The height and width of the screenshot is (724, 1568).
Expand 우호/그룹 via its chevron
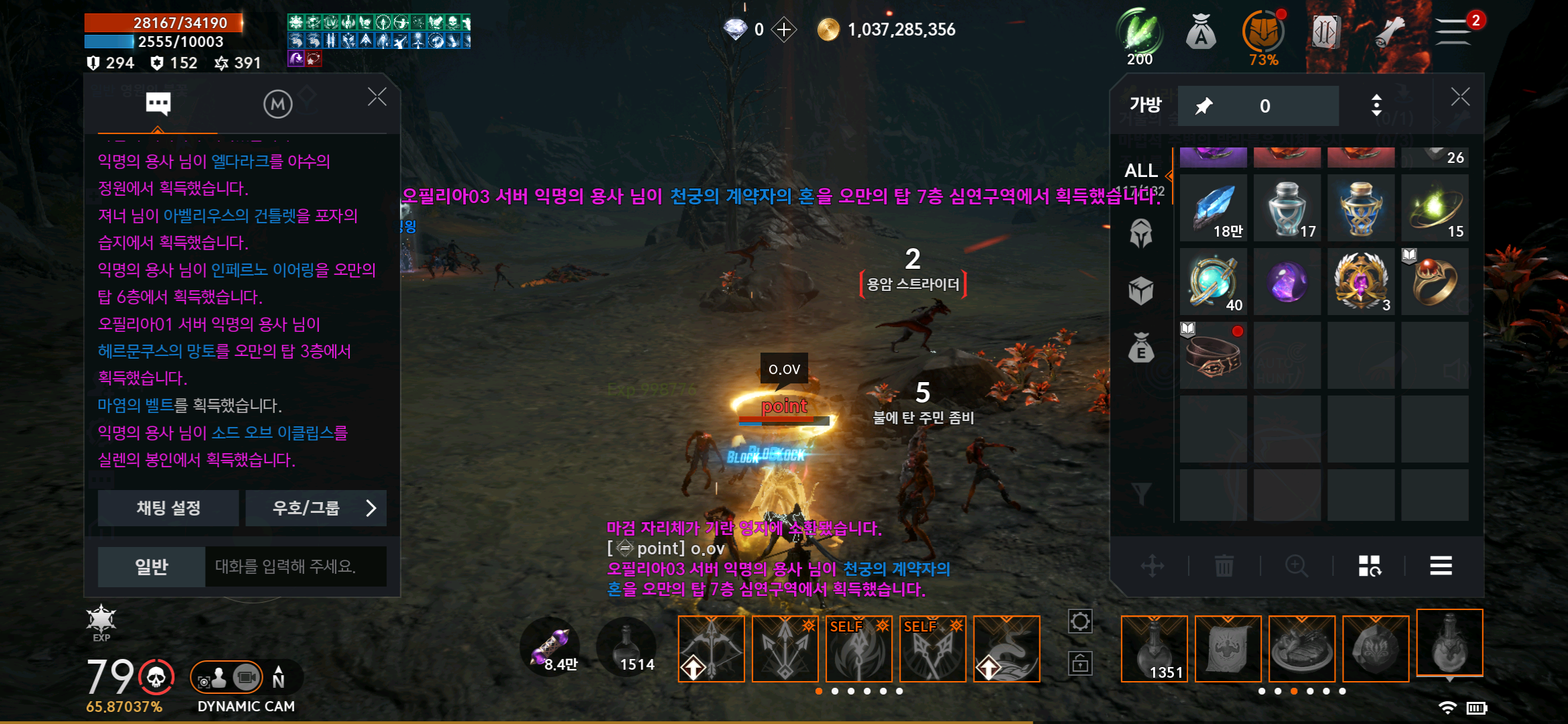370,508
